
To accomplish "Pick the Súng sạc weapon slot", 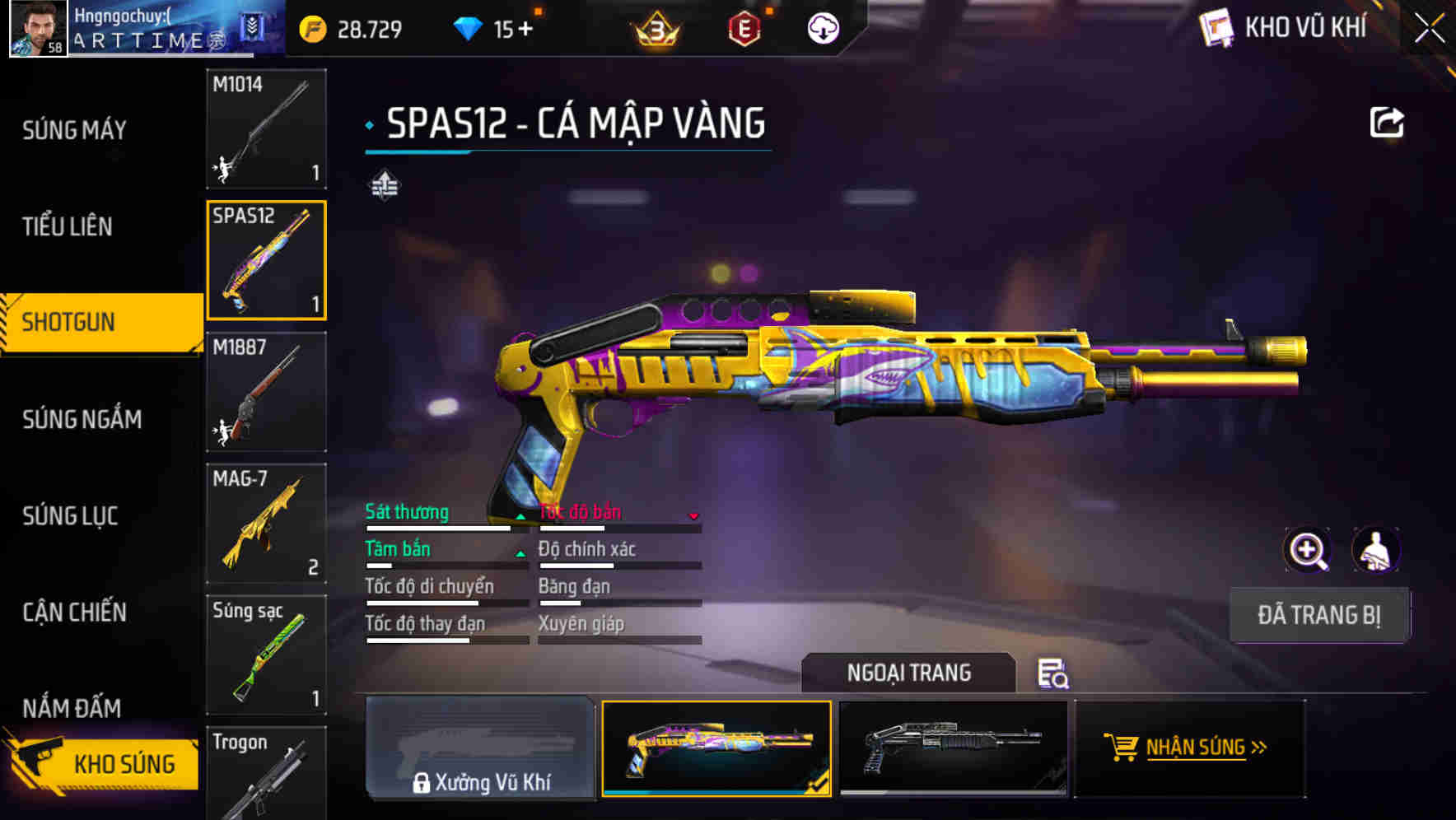I will 266,655.
